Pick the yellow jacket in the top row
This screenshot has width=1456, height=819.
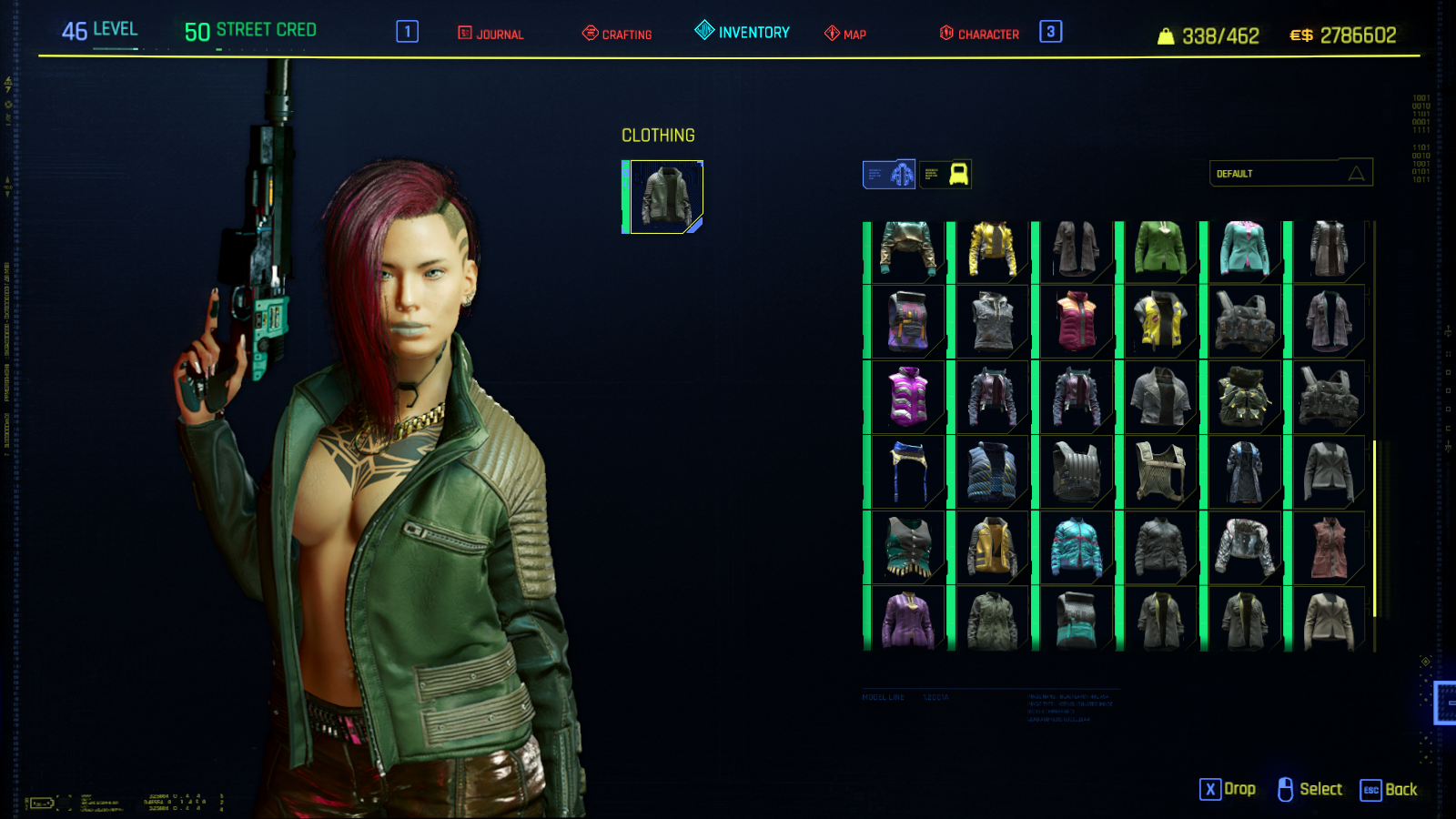[992, 248]
